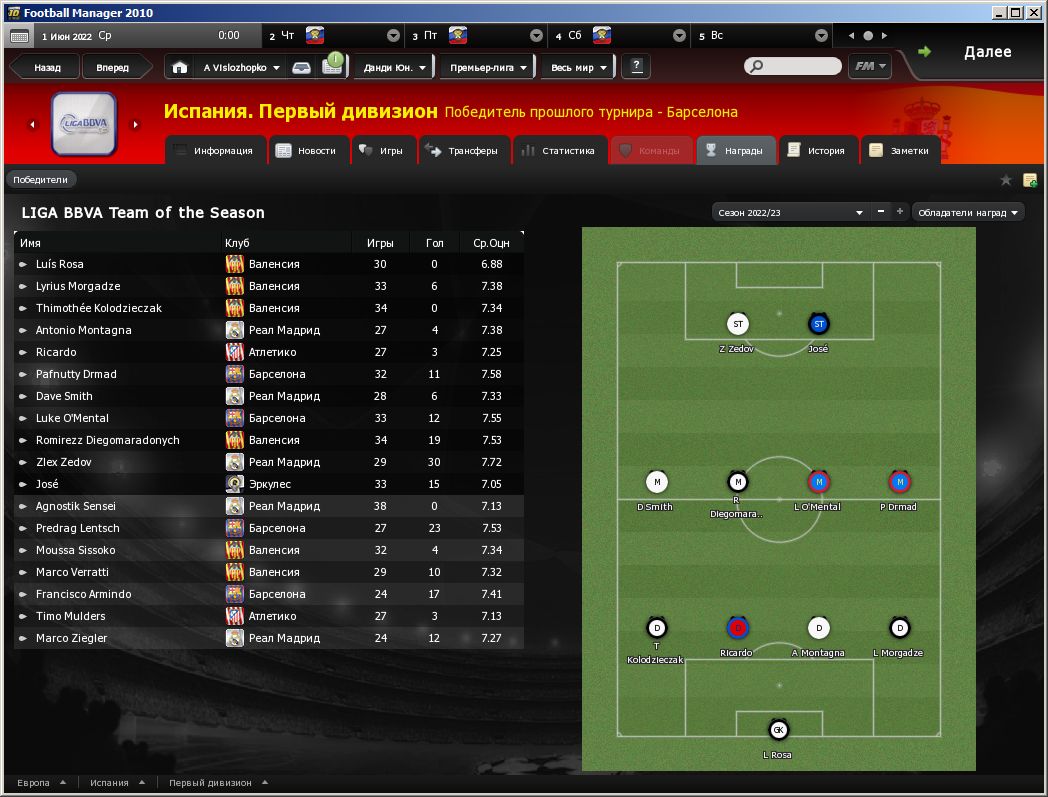Open the Информация tab
1048x797 pixels.
(215, 151)
